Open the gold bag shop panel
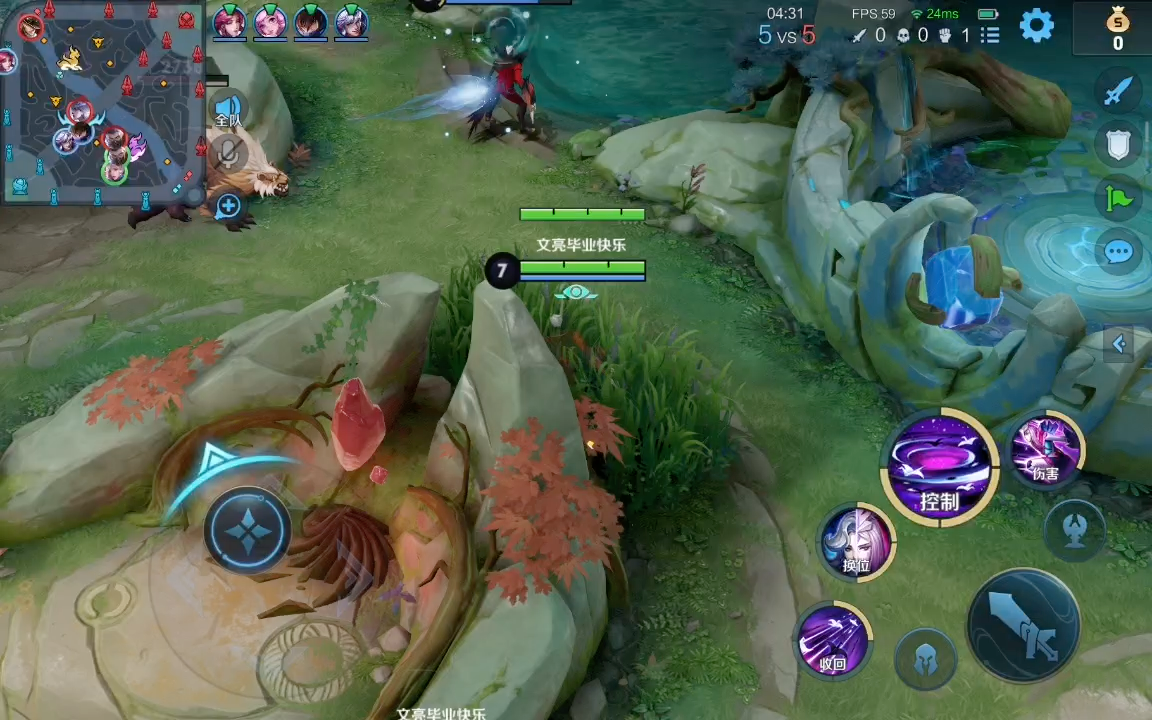 click(x=1117, y=28)
